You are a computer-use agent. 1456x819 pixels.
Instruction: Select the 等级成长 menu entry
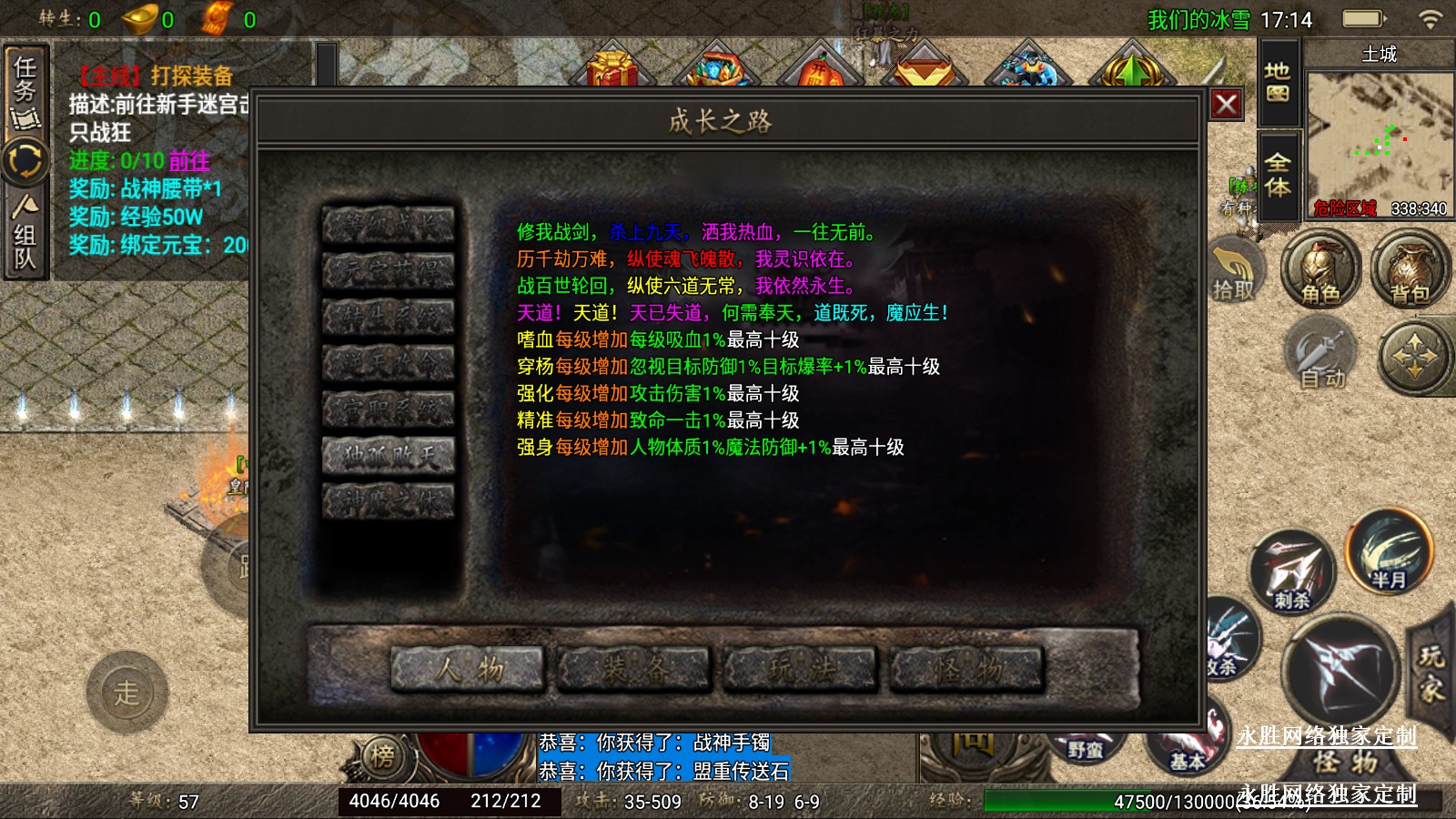pos(389,226)
